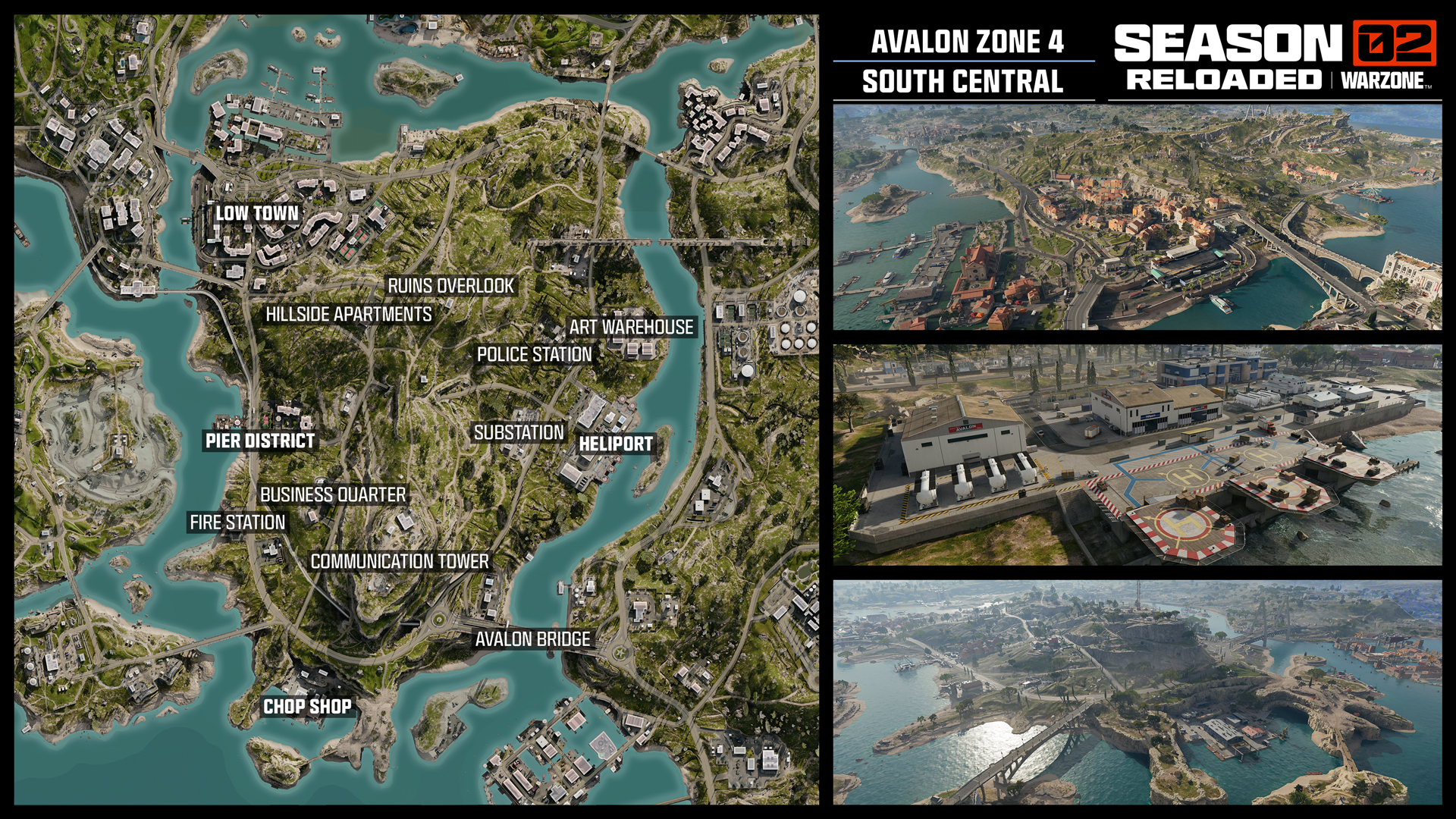The width and height of the screenshot is (1456, 819).
Task: Select the Avalon Bridge label
Action: (532, 639)
